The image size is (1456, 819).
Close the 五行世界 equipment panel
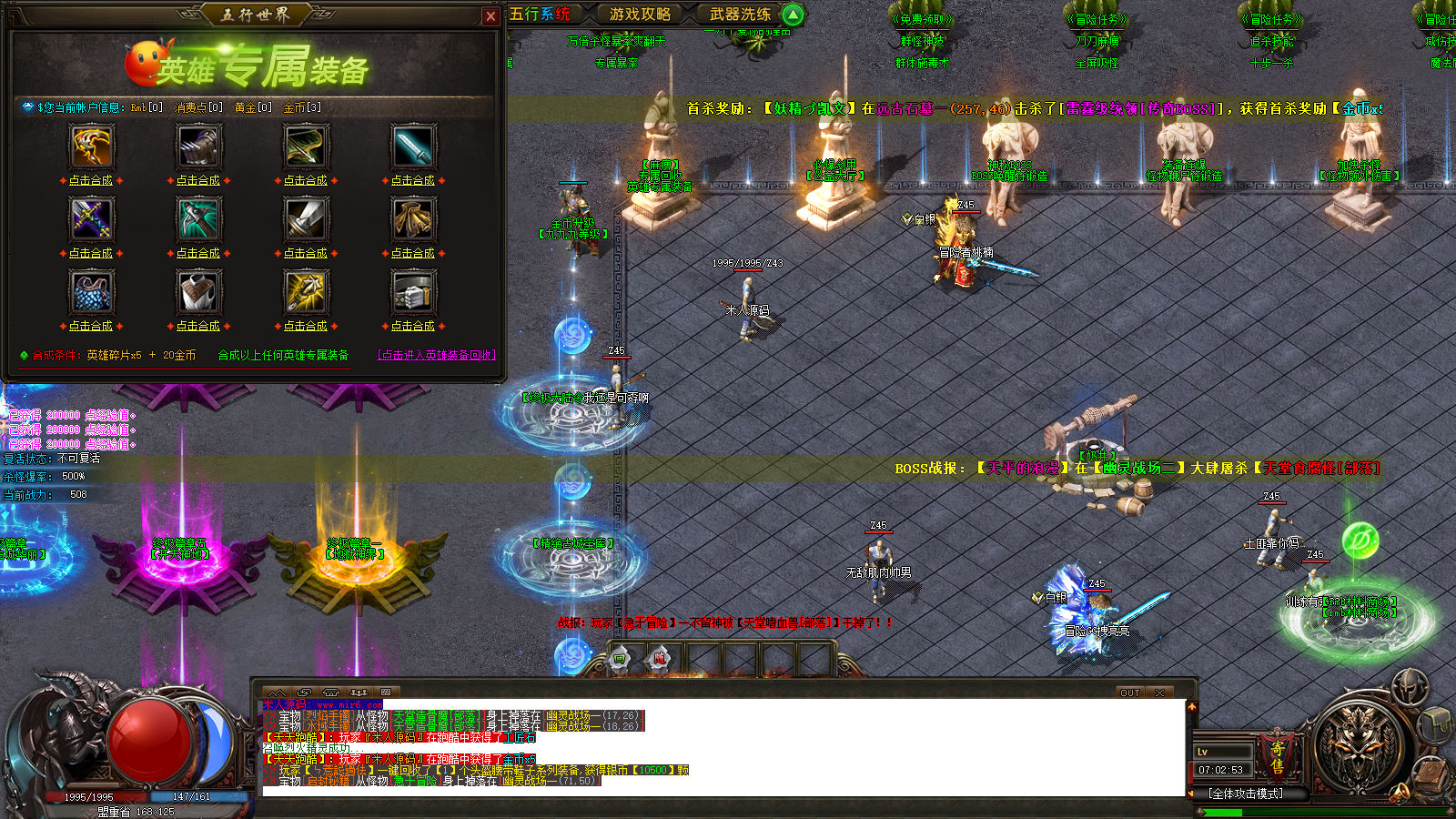pos(490,15)
